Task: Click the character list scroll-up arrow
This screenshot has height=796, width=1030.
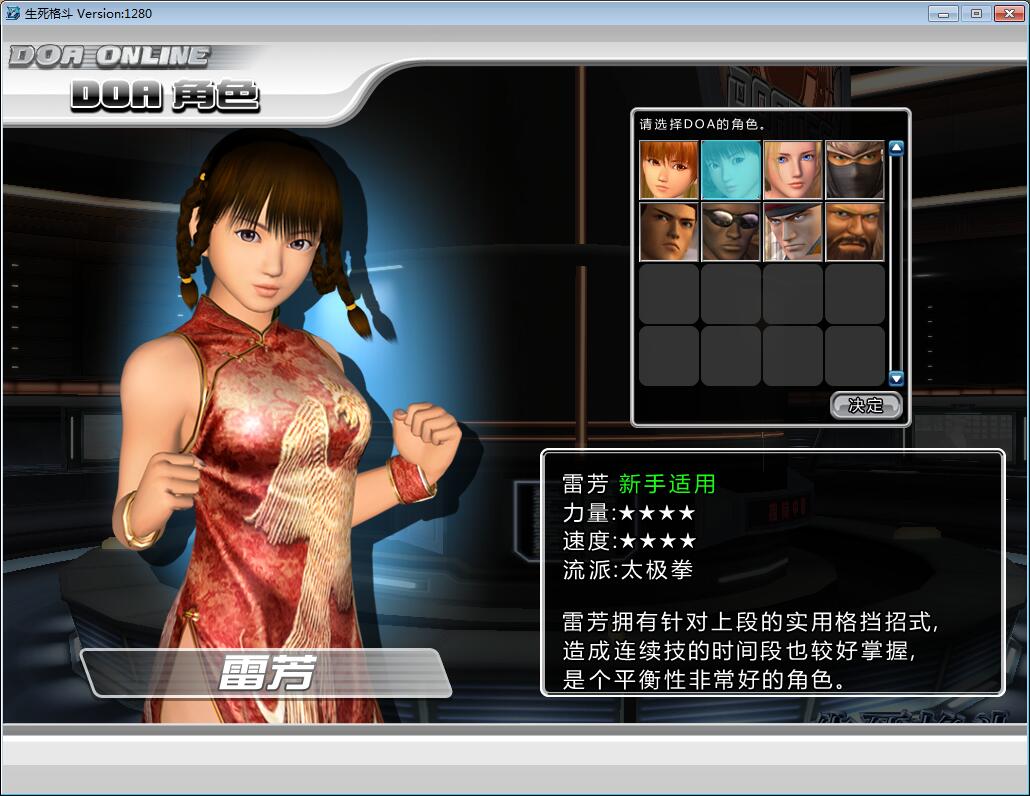Action: click(x=896, y=149)
